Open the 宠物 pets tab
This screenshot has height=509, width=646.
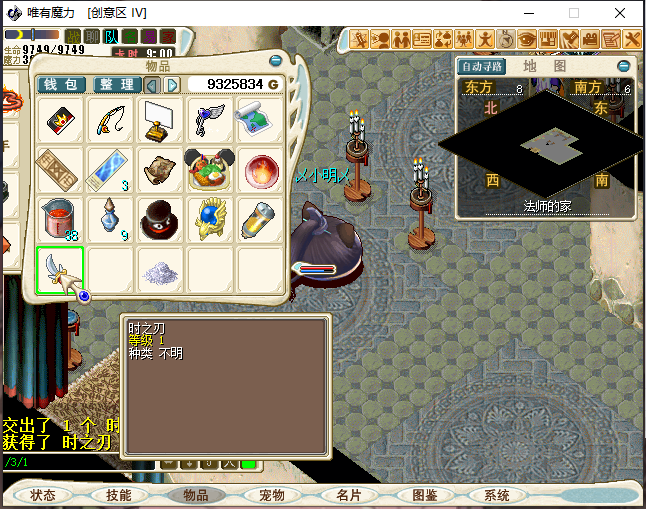click(x=272, y=495)
